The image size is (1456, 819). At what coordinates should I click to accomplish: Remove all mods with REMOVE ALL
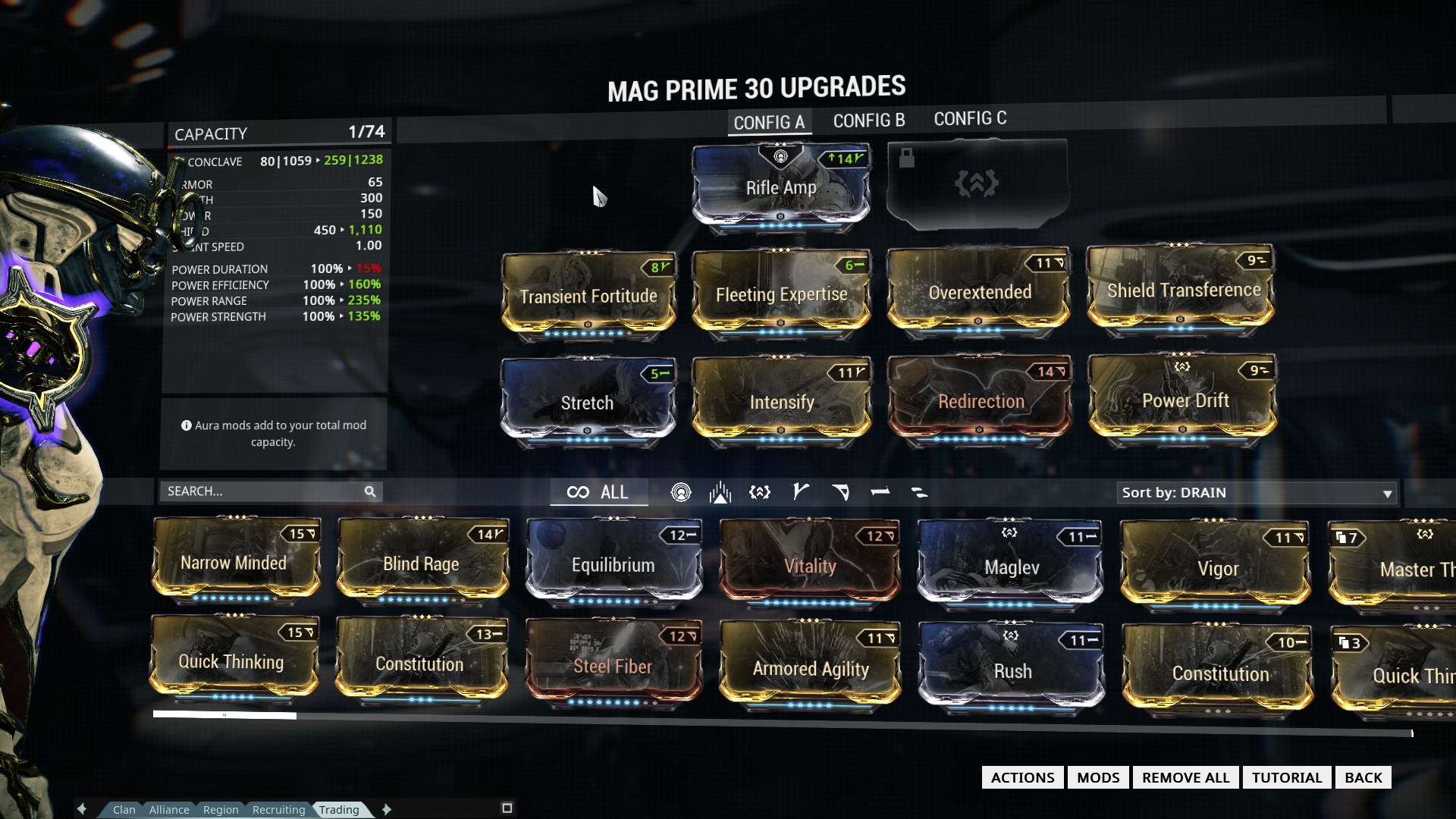(1185, 777)
